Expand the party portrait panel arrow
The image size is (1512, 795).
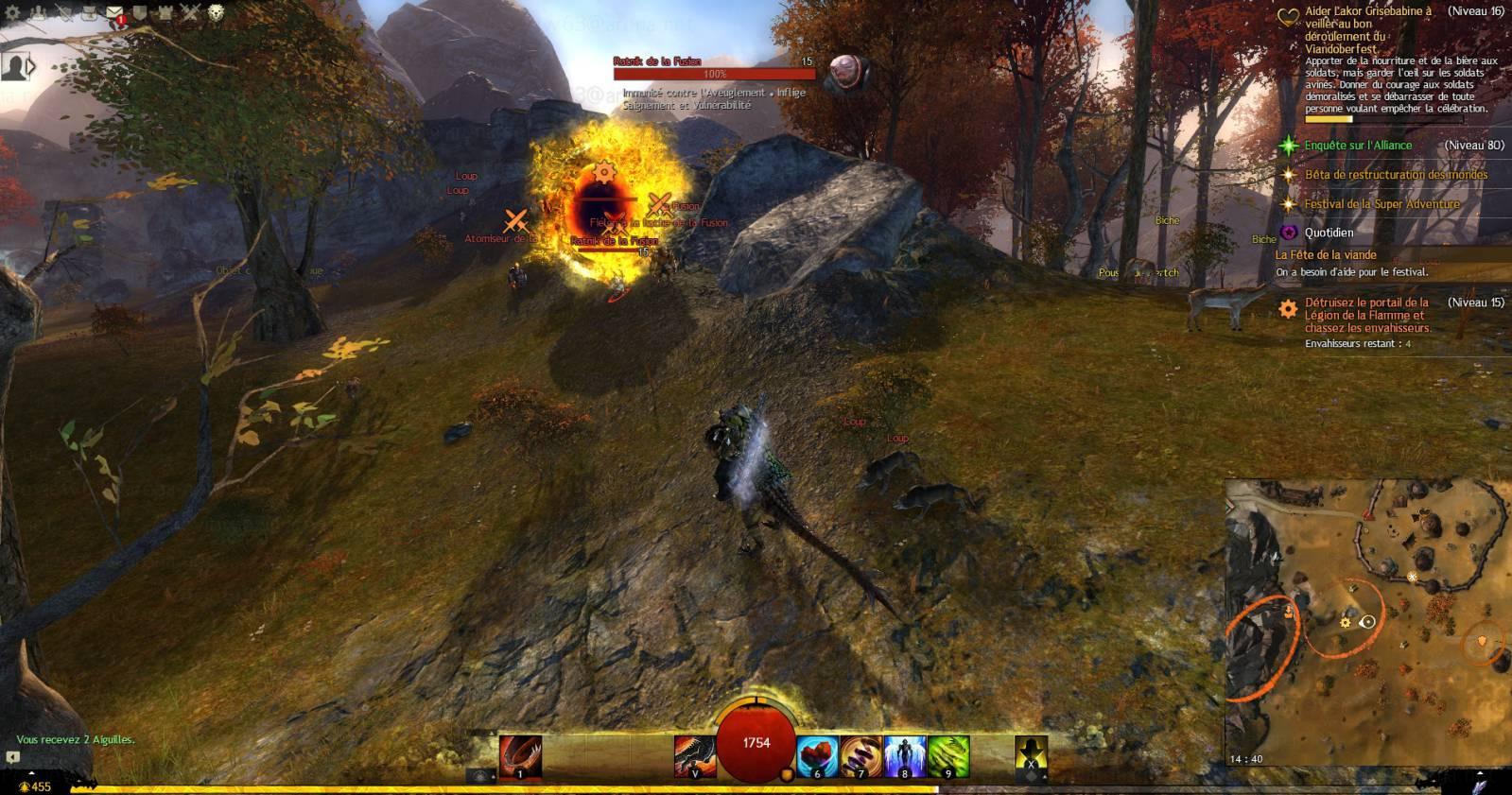tap(31, 67)
